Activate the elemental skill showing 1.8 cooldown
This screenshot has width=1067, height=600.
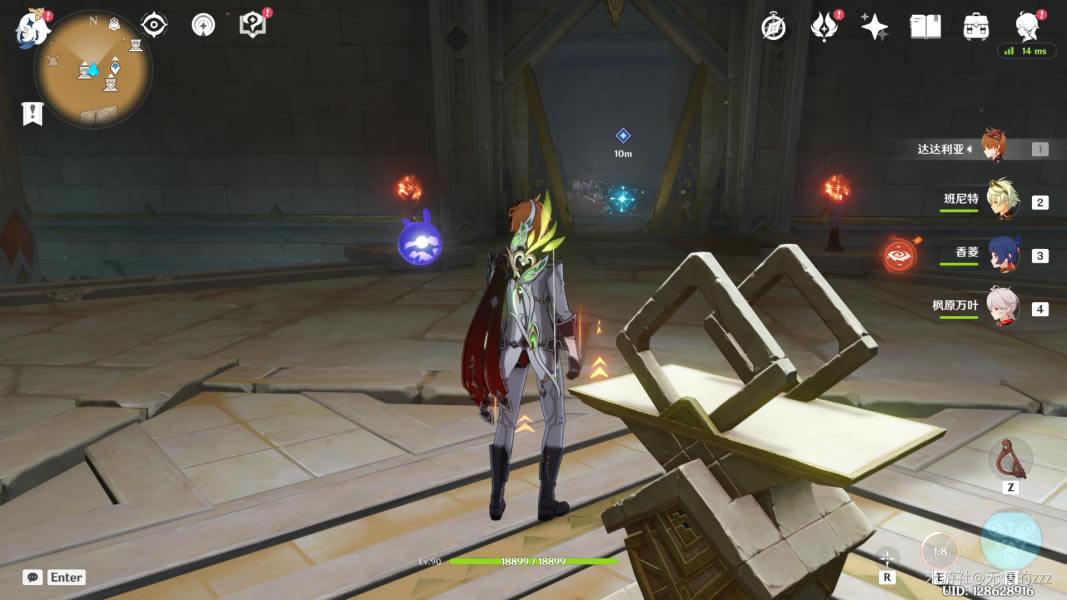coord(940,551)
